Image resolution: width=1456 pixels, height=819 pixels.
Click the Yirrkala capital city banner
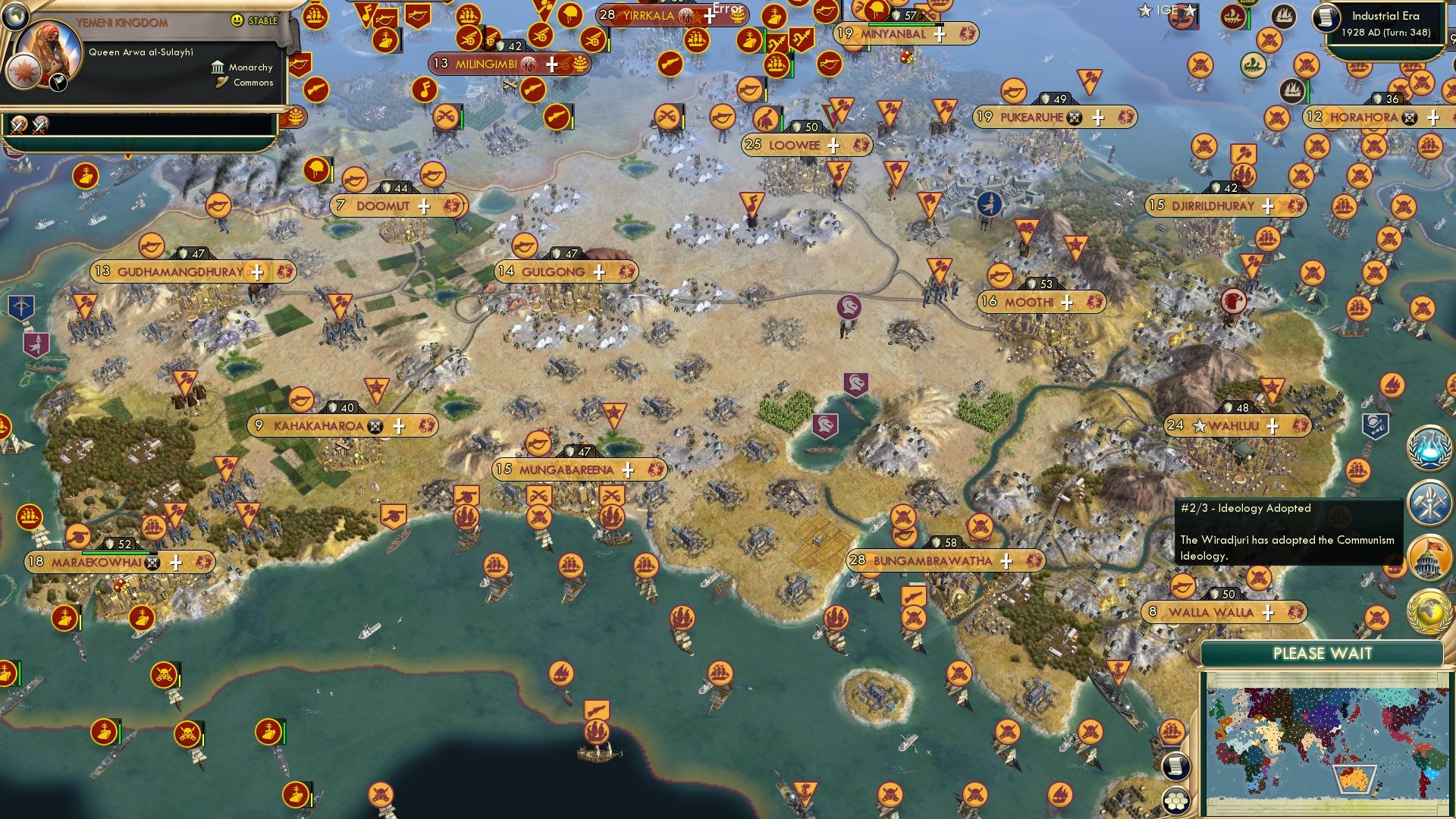point(648,14)
